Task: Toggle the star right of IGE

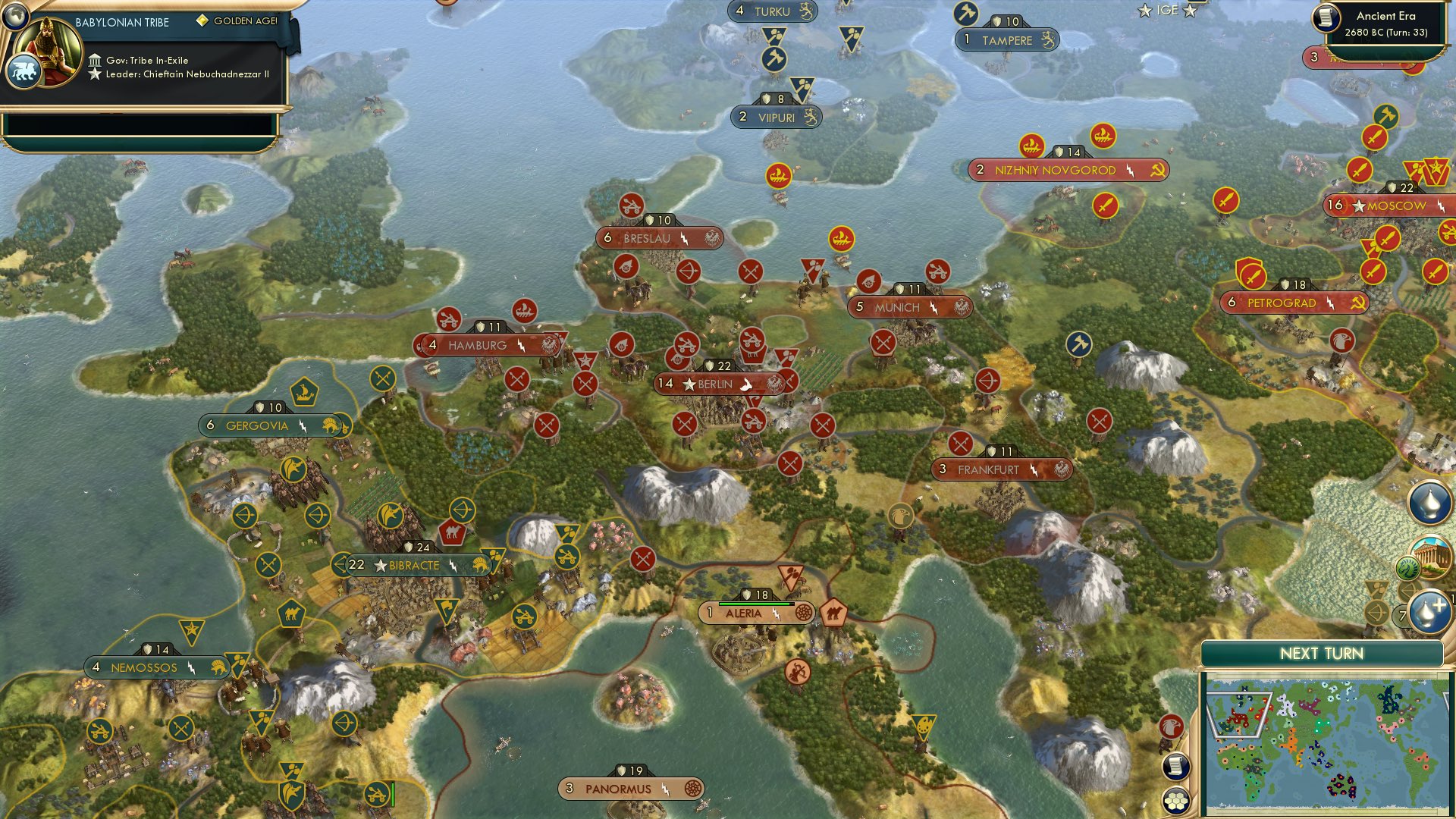Action: tap(1191, 11)
